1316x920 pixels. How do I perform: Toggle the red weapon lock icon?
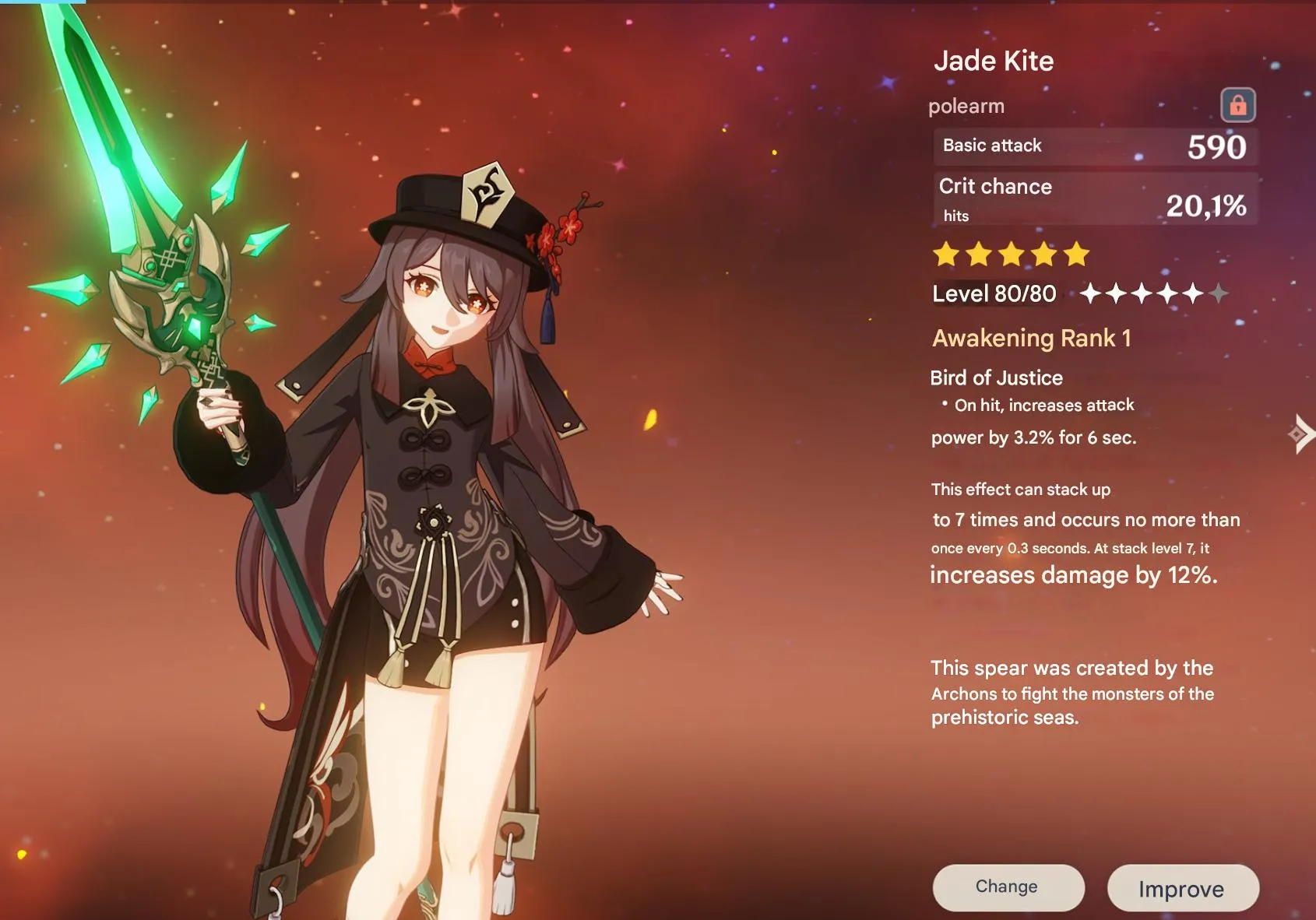1237,105
